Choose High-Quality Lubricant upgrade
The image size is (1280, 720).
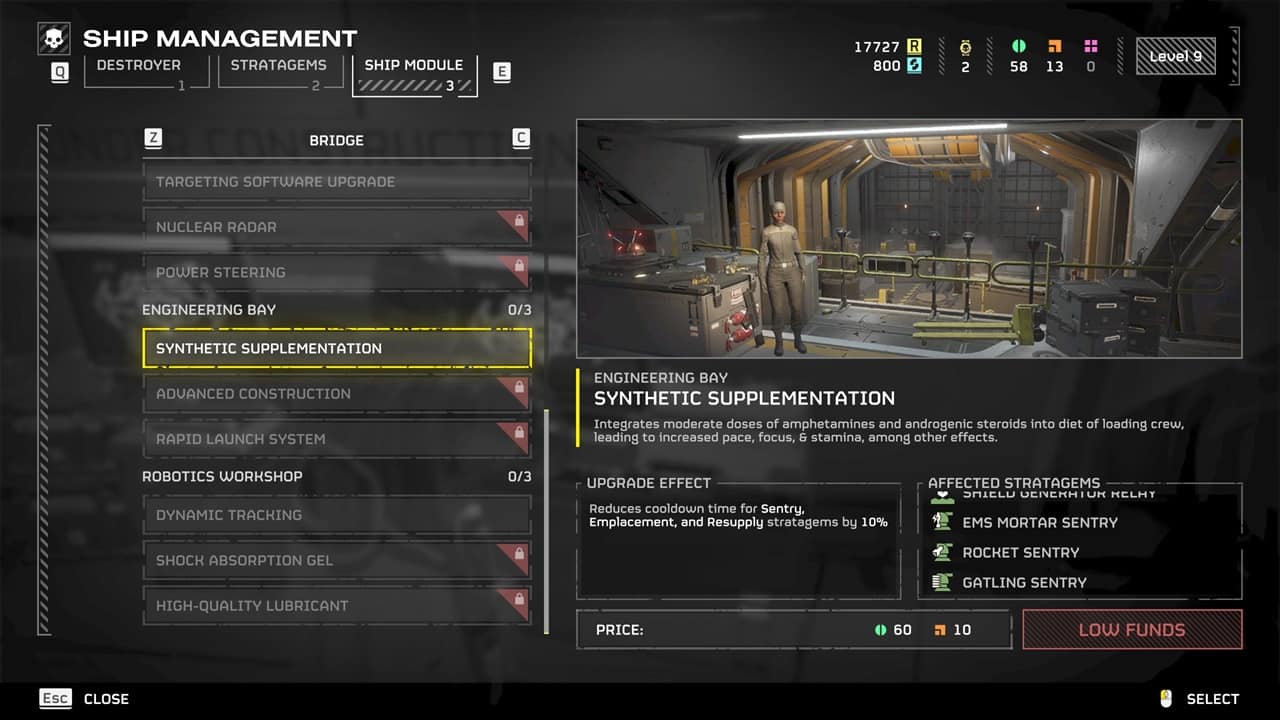pos(336,606)
